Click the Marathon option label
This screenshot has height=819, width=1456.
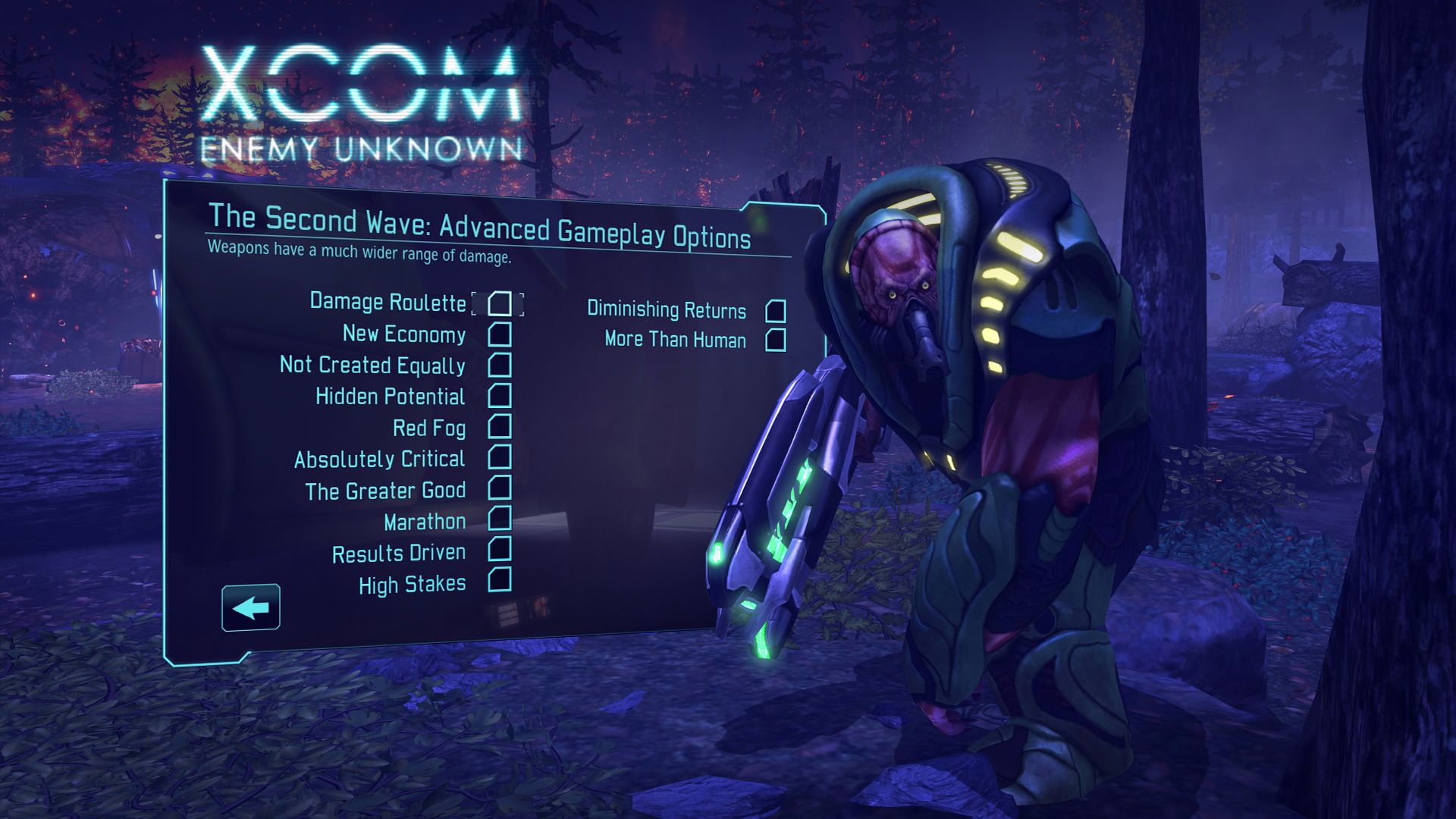[x=423, y=521]
